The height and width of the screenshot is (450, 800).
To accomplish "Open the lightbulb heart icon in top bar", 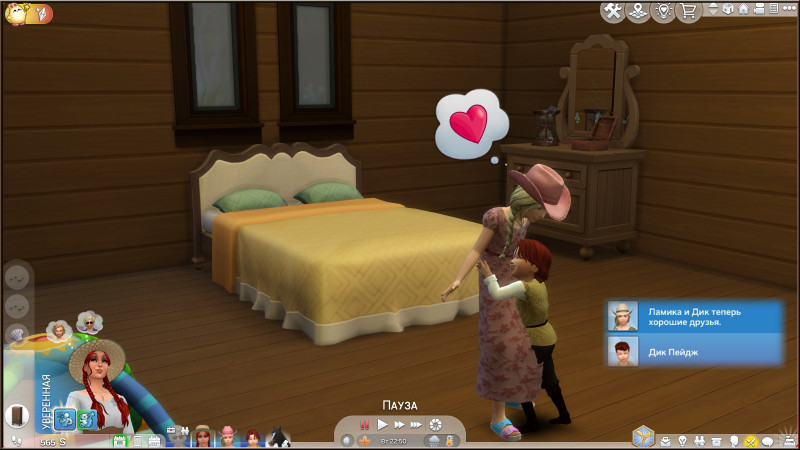I will (x=664, y=11).
